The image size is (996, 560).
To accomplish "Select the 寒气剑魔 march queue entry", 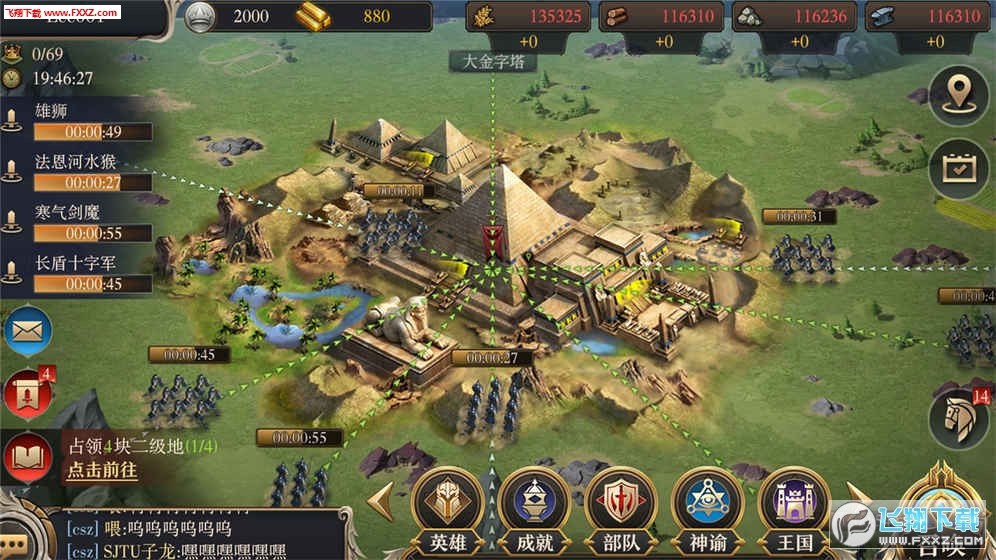I will (x=80, y=223).
